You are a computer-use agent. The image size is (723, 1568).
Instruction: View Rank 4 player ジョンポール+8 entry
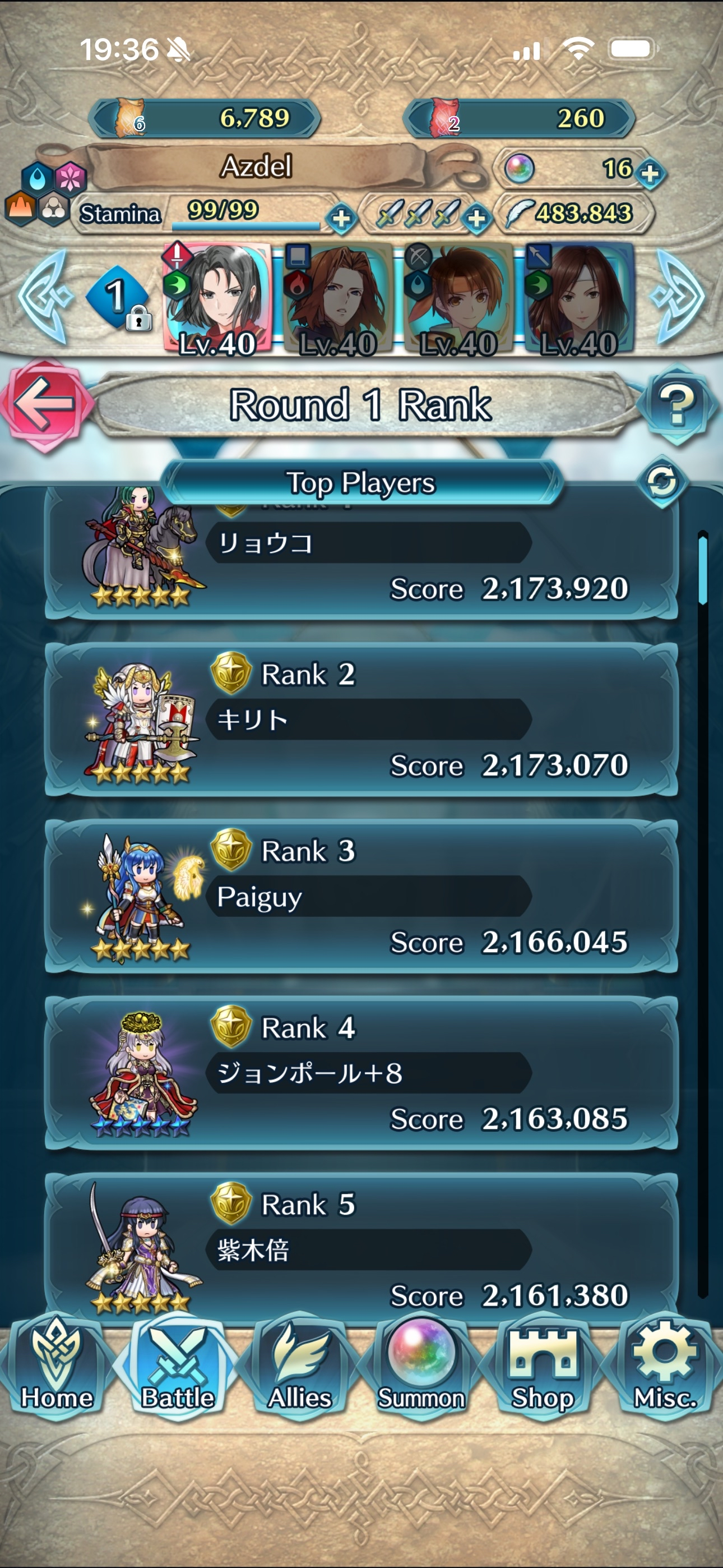click(x=361, y=1072)
